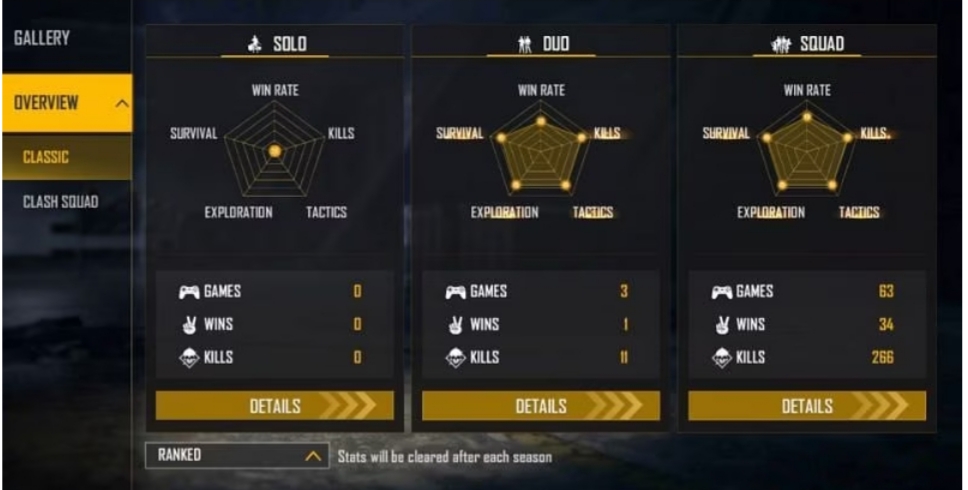968x490 pixels.
Task: Show Squad stats details
Action: pos(806,406)
